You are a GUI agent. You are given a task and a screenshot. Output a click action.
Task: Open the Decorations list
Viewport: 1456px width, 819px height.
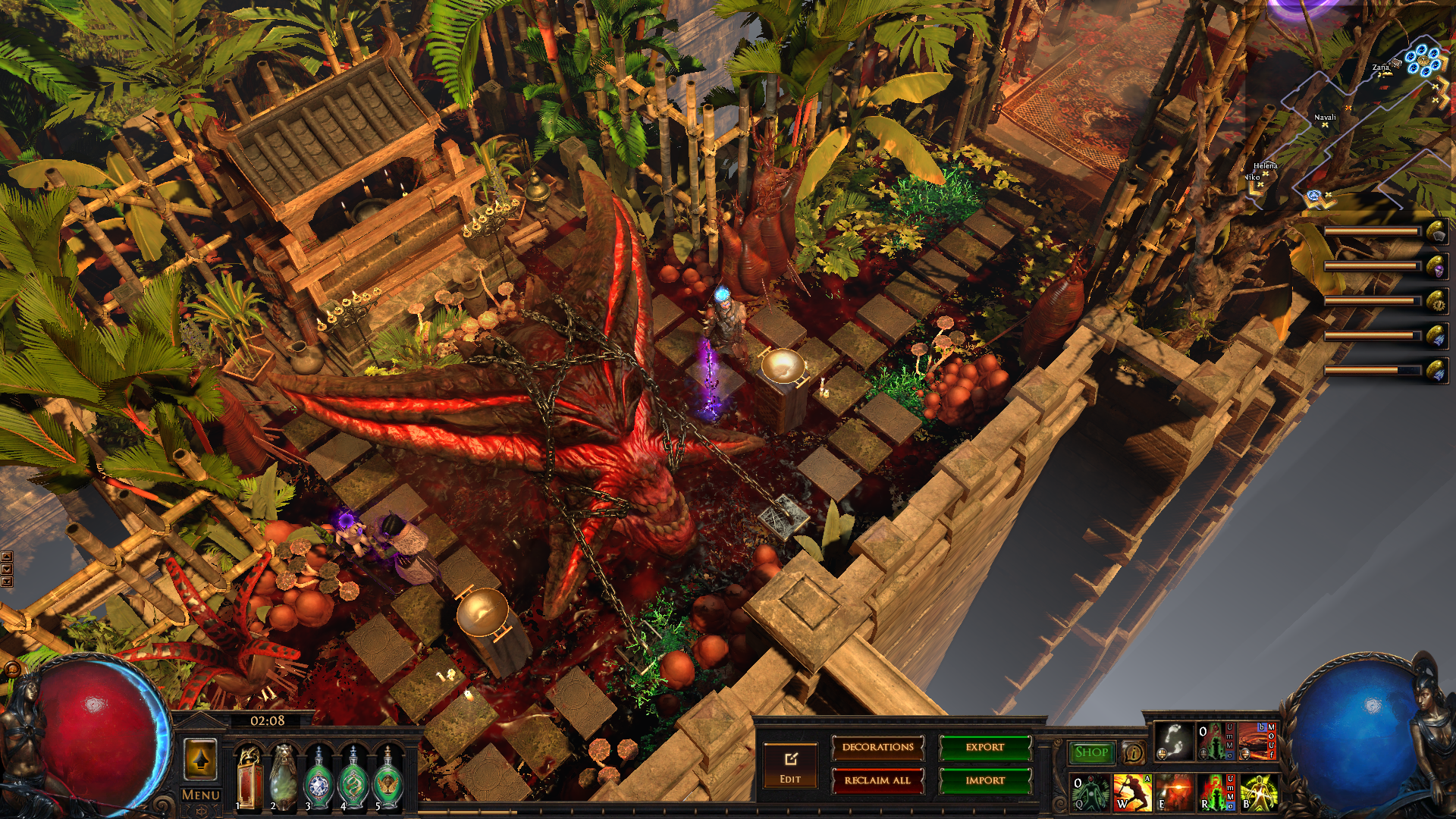877,748
